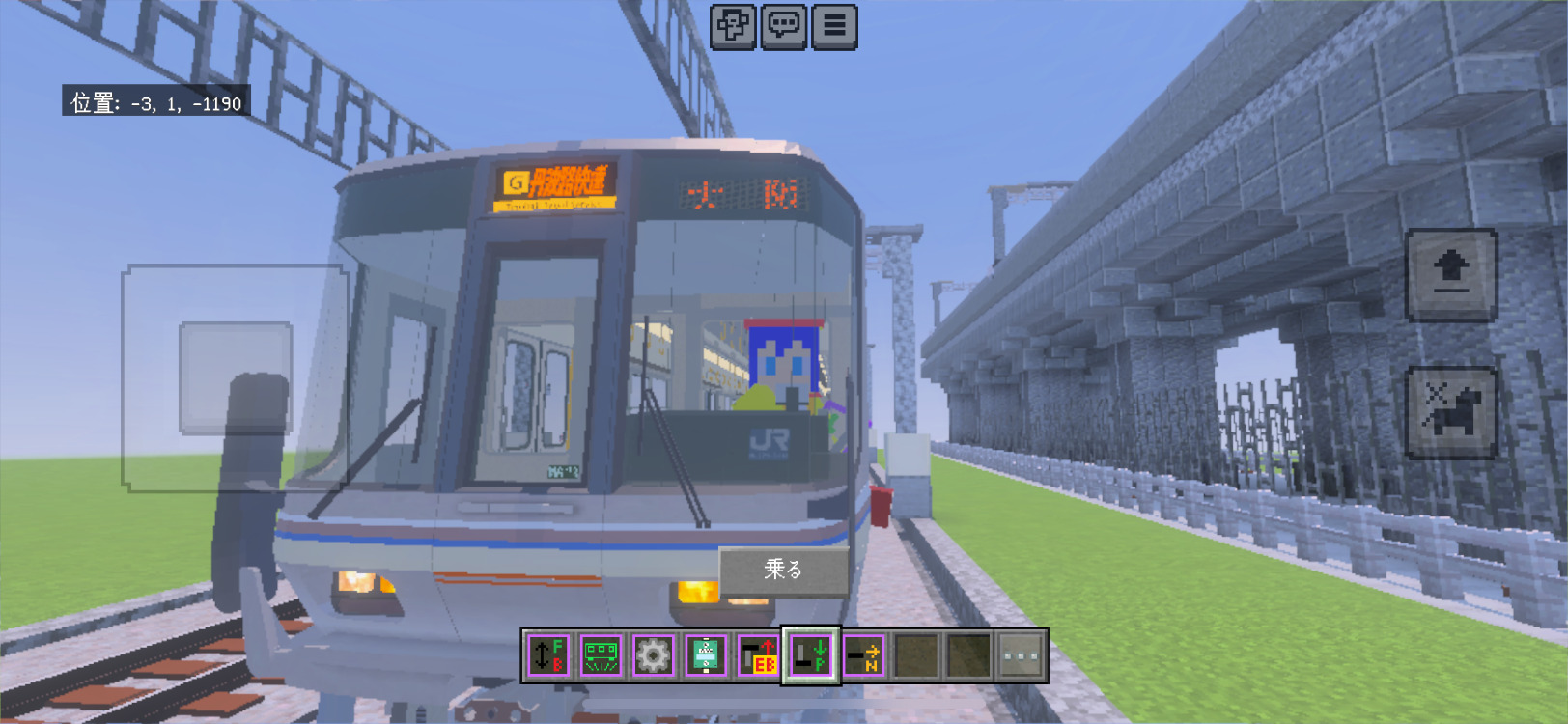Tap the movement joystick pad
1568x724 pixels.
click(x=236, y=377)
